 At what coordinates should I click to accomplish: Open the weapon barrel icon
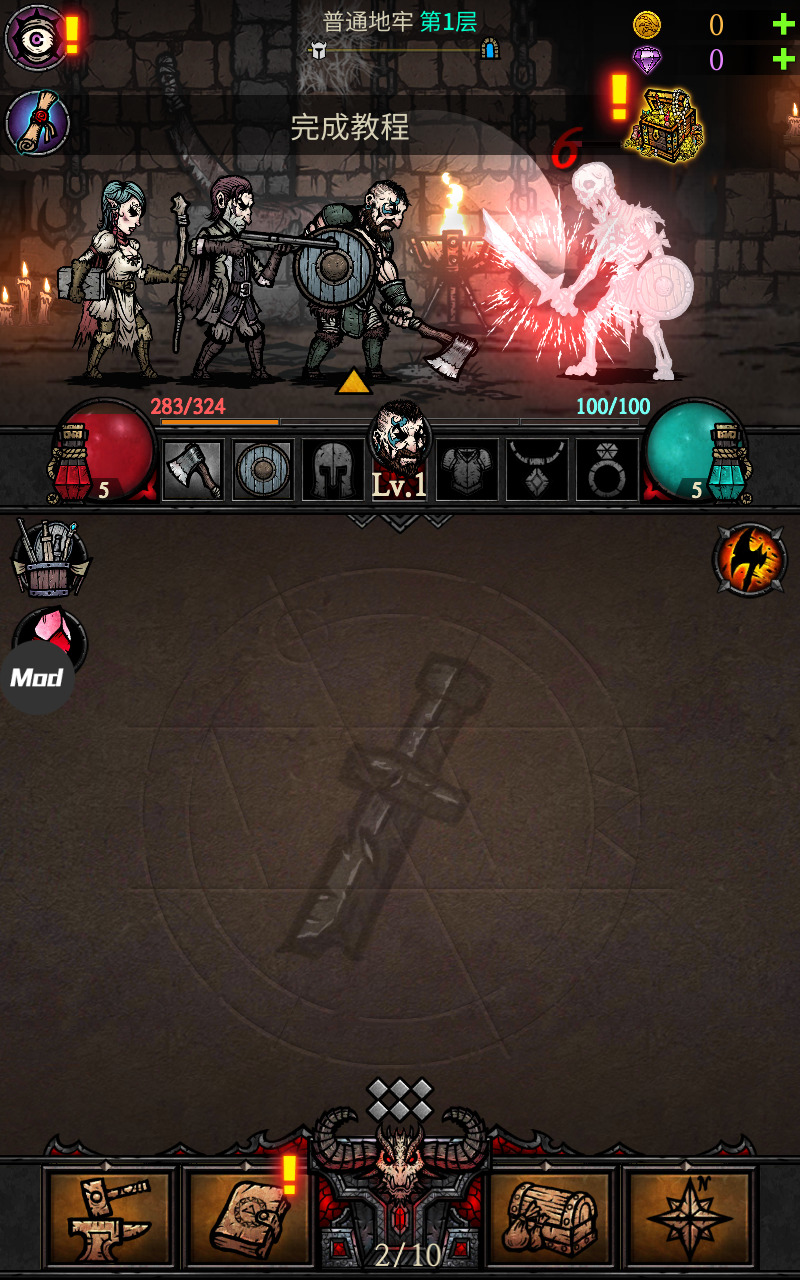tap(50, 559)
